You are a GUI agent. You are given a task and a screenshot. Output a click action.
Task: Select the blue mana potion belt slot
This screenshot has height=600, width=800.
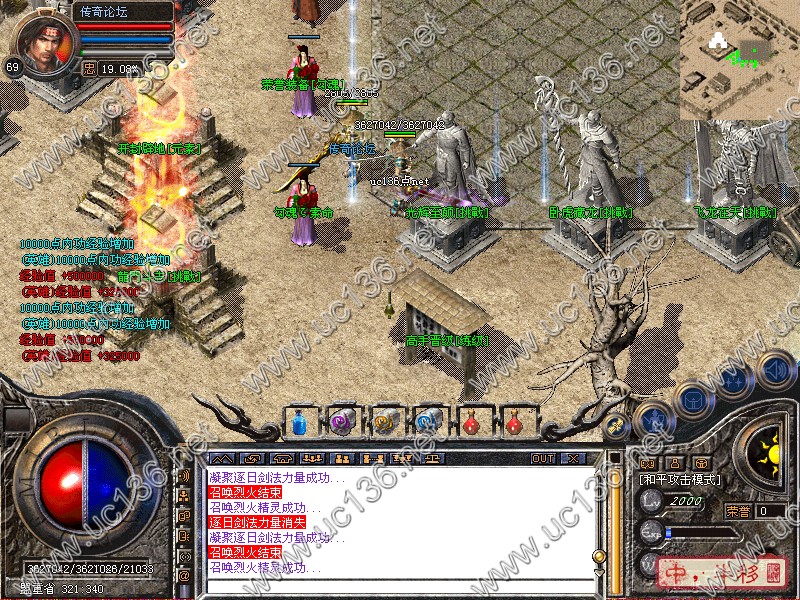pos(299,423)
